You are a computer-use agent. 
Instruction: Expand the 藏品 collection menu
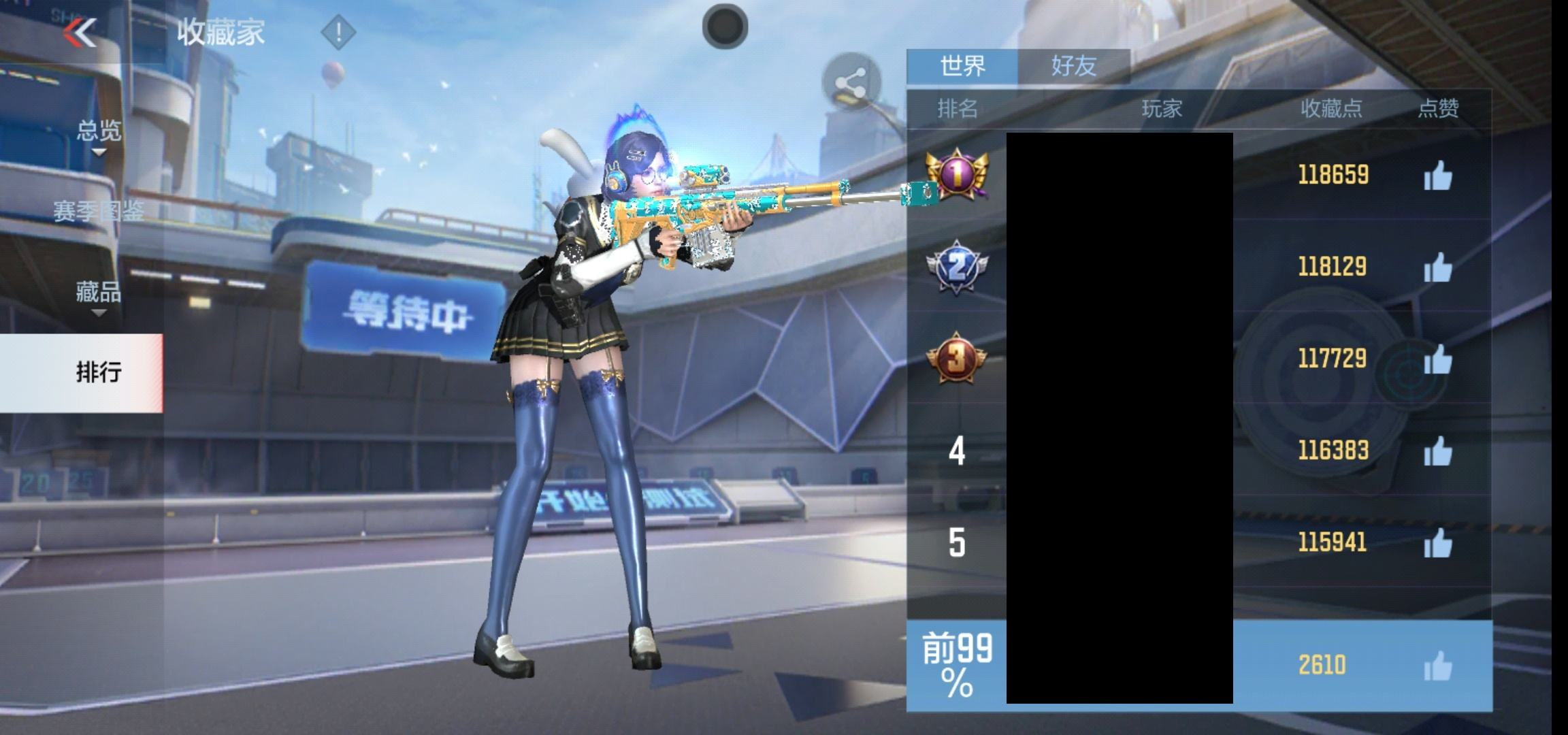point(99,293)
